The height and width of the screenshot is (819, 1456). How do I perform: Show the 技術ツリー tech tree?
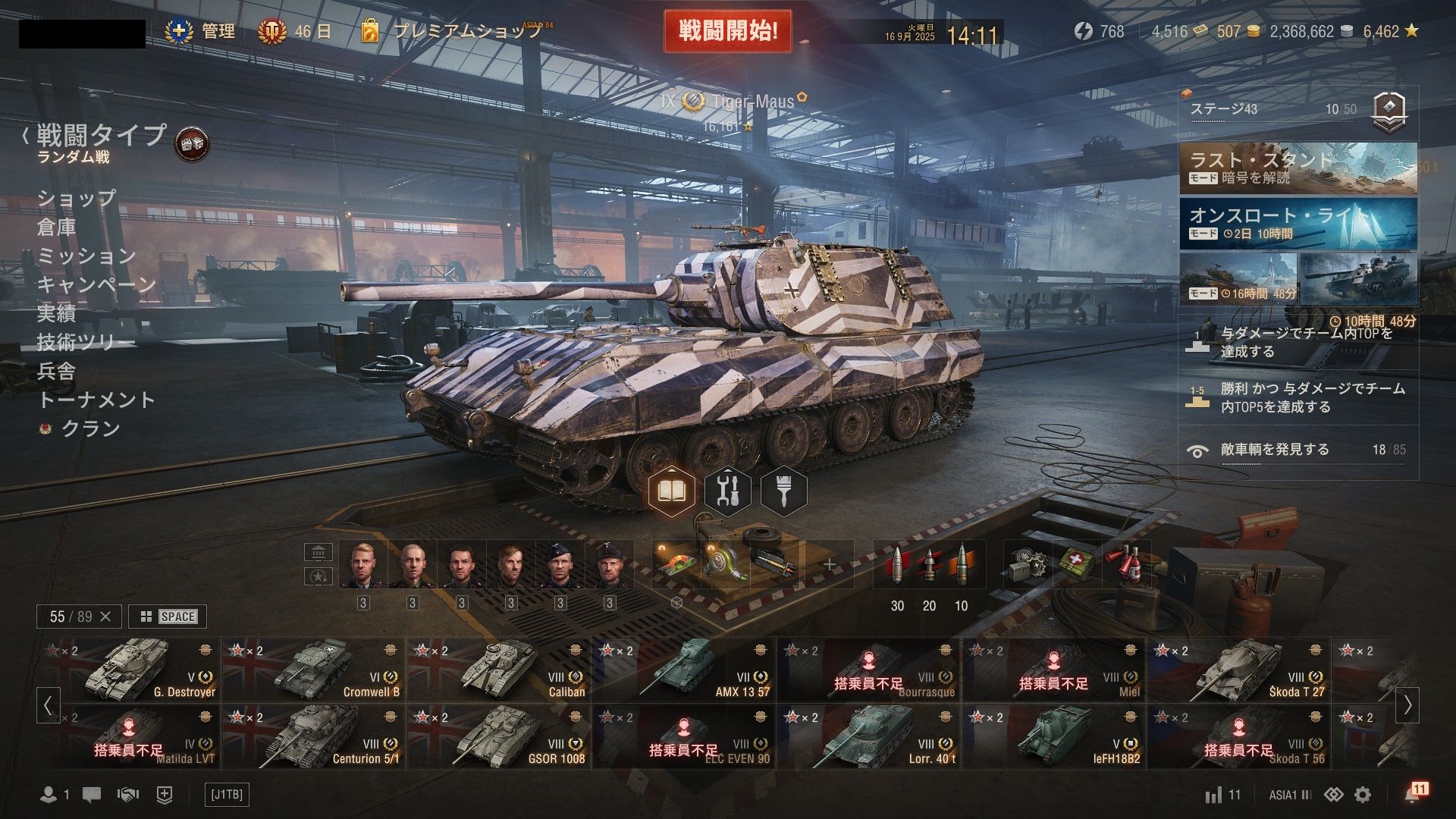point(86,342)
